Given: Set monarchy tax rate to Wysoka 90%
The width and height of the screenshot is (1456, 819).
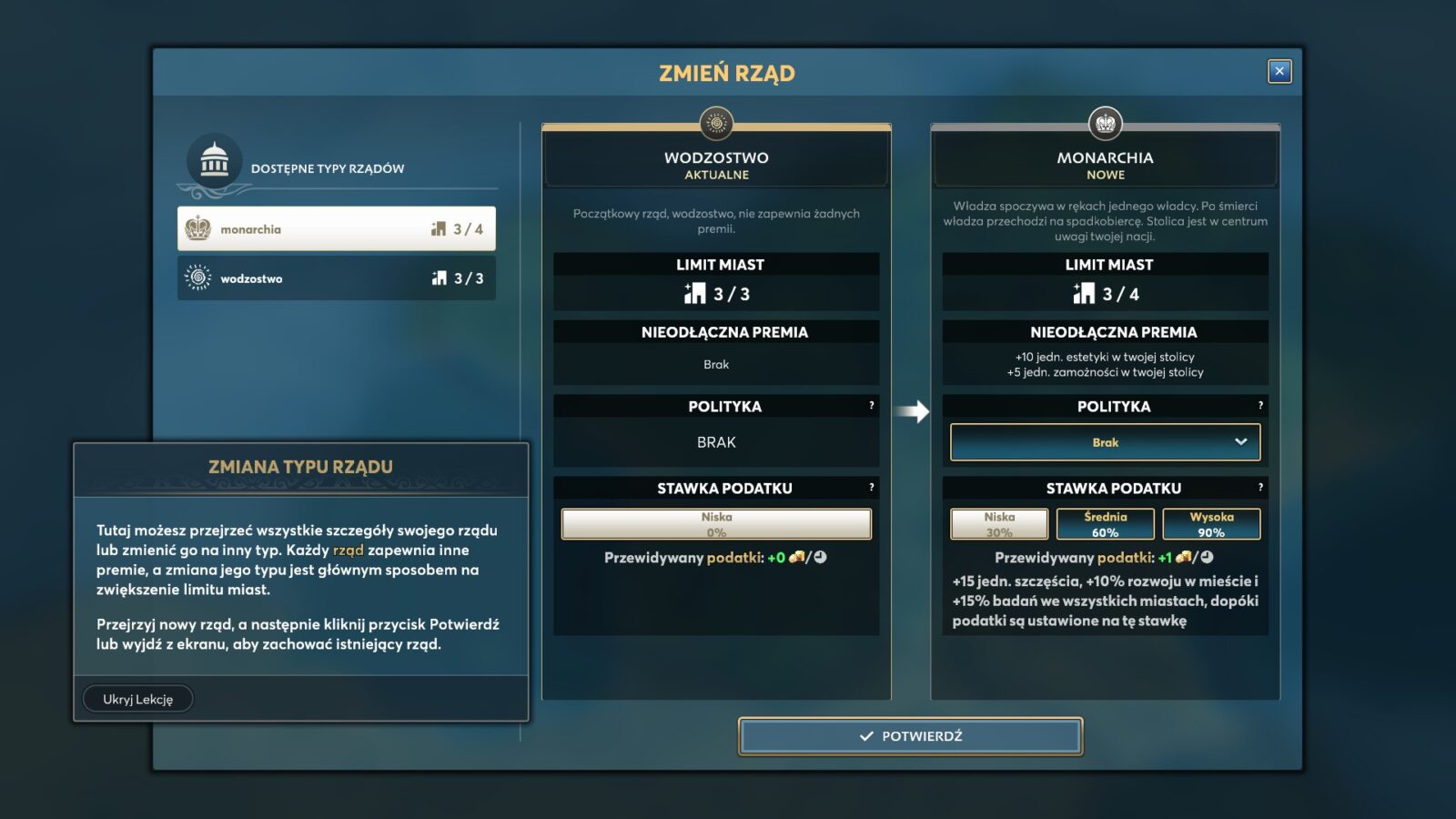Looking at the screenshot, I should 1211,524.
